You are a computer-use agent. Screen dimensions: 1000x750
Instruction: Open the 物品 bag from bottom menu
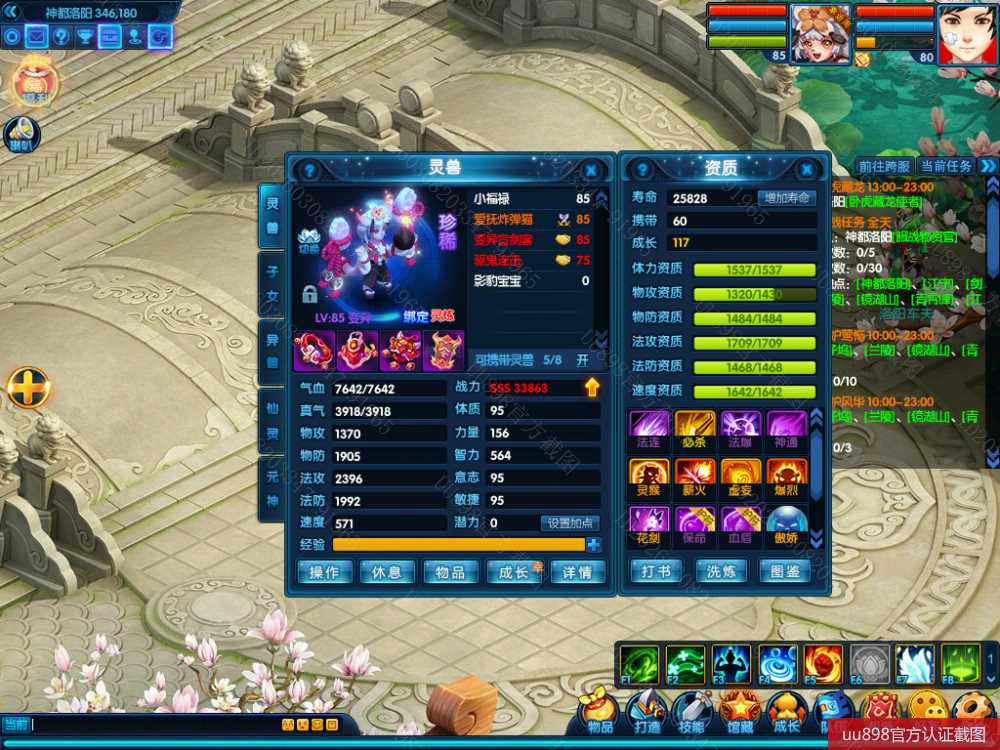tap(600, 712)
